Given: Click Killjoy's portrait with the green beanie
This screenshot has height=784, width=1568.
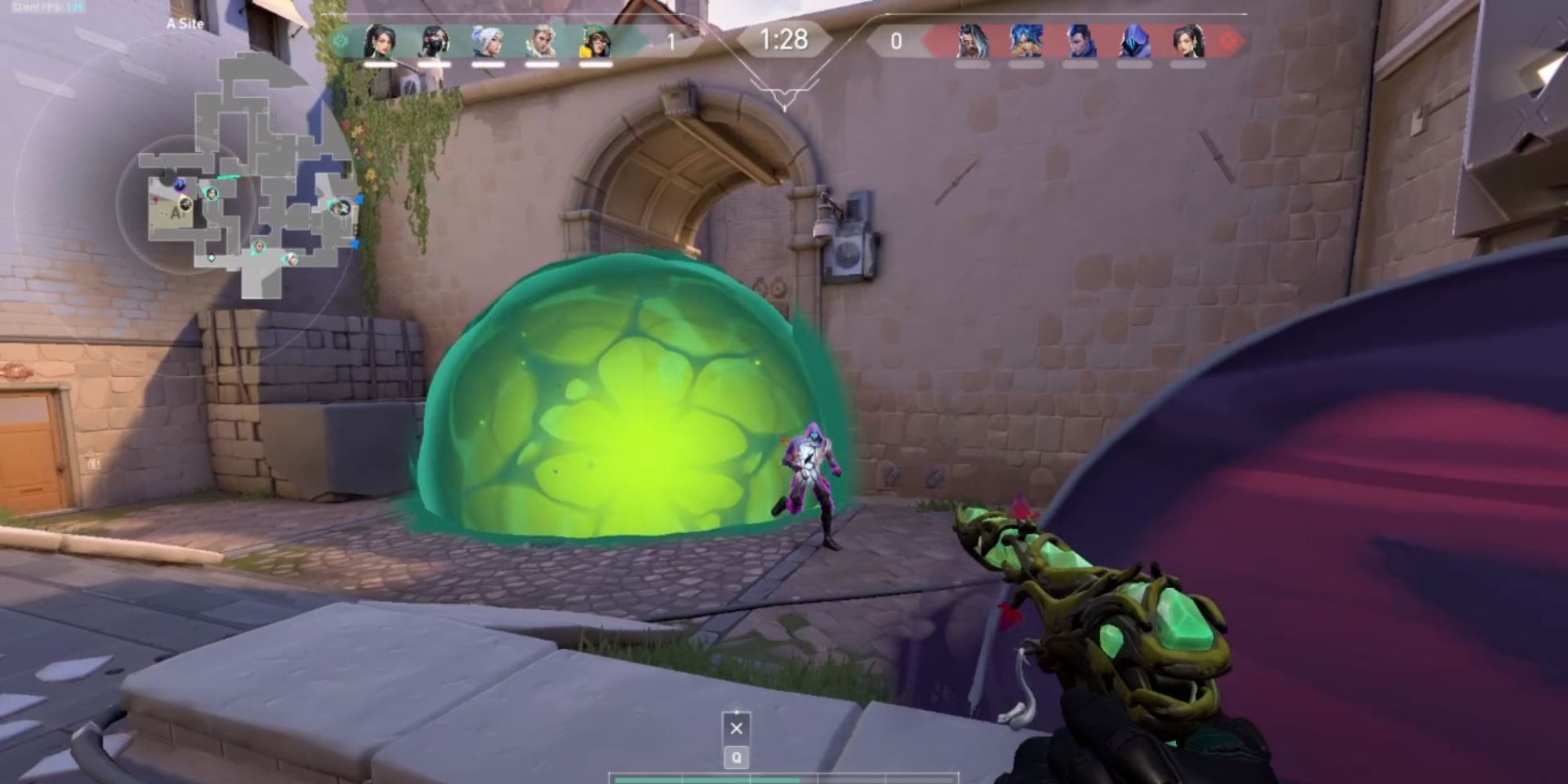Looking at the screenshot, I should click(595, 41).
